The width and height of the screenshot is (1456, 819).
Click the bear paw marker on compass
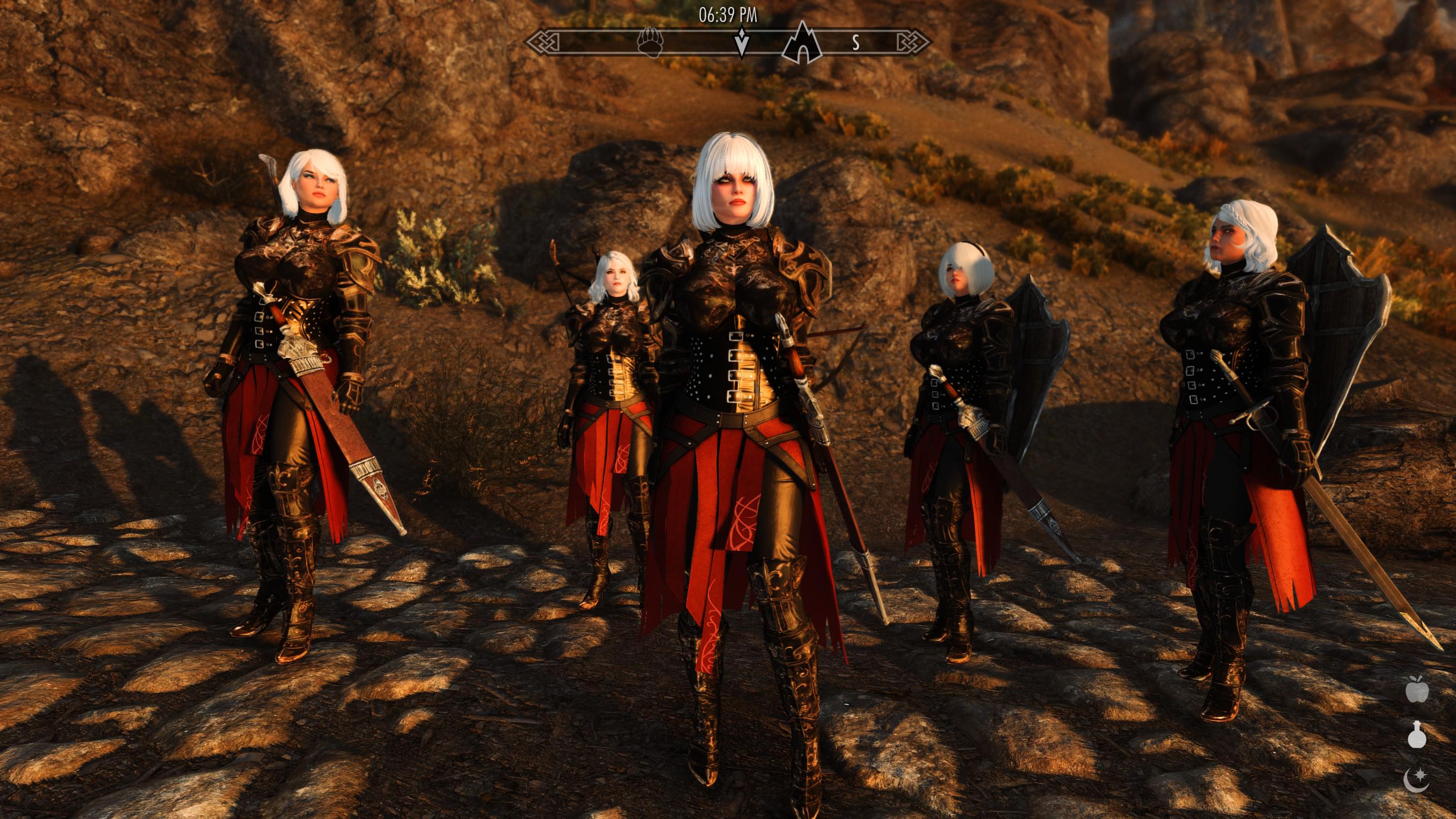(x=649, y=42)
